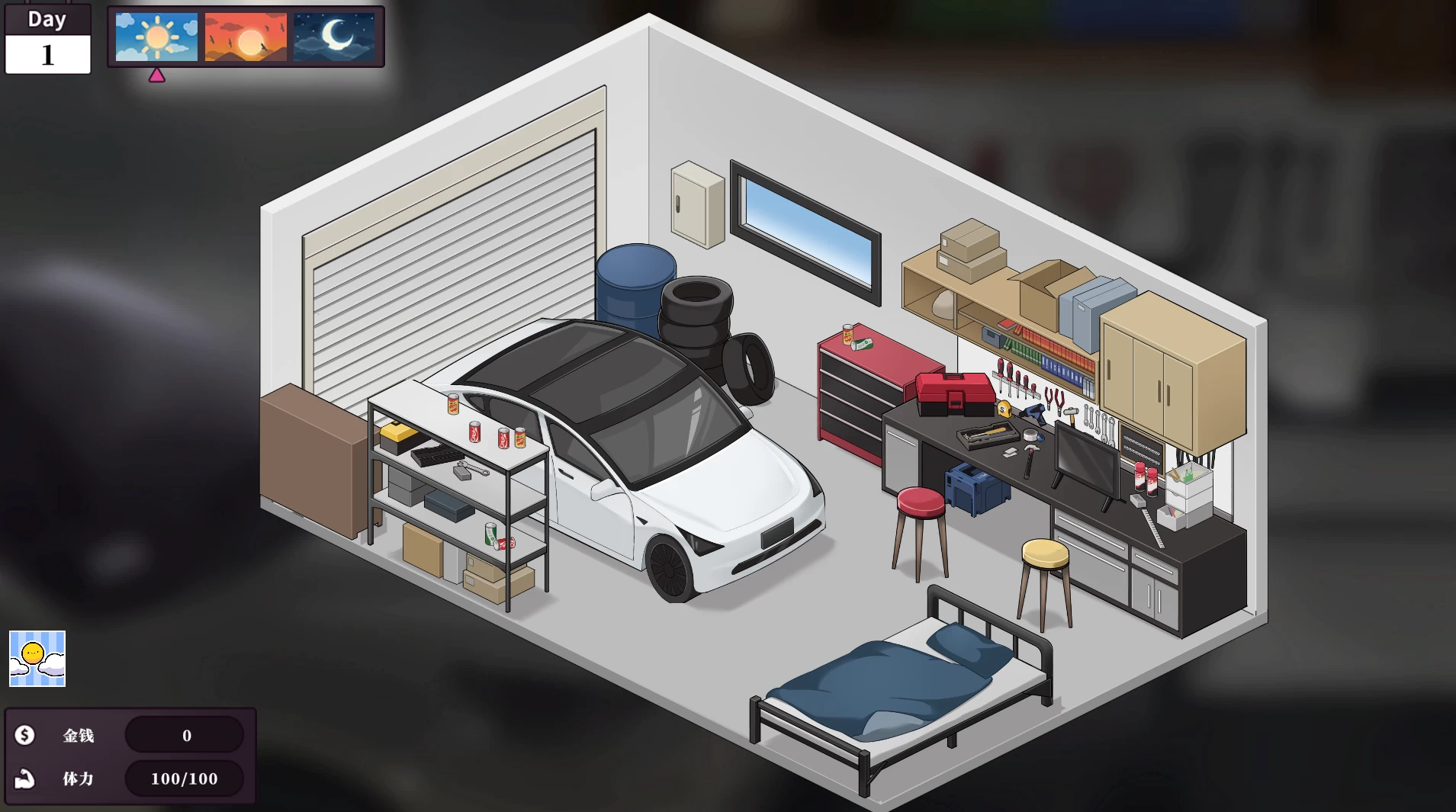Select the daytime sun phase icon
This screenshot has width=1456, height=812.
click(x=156, y=37)
